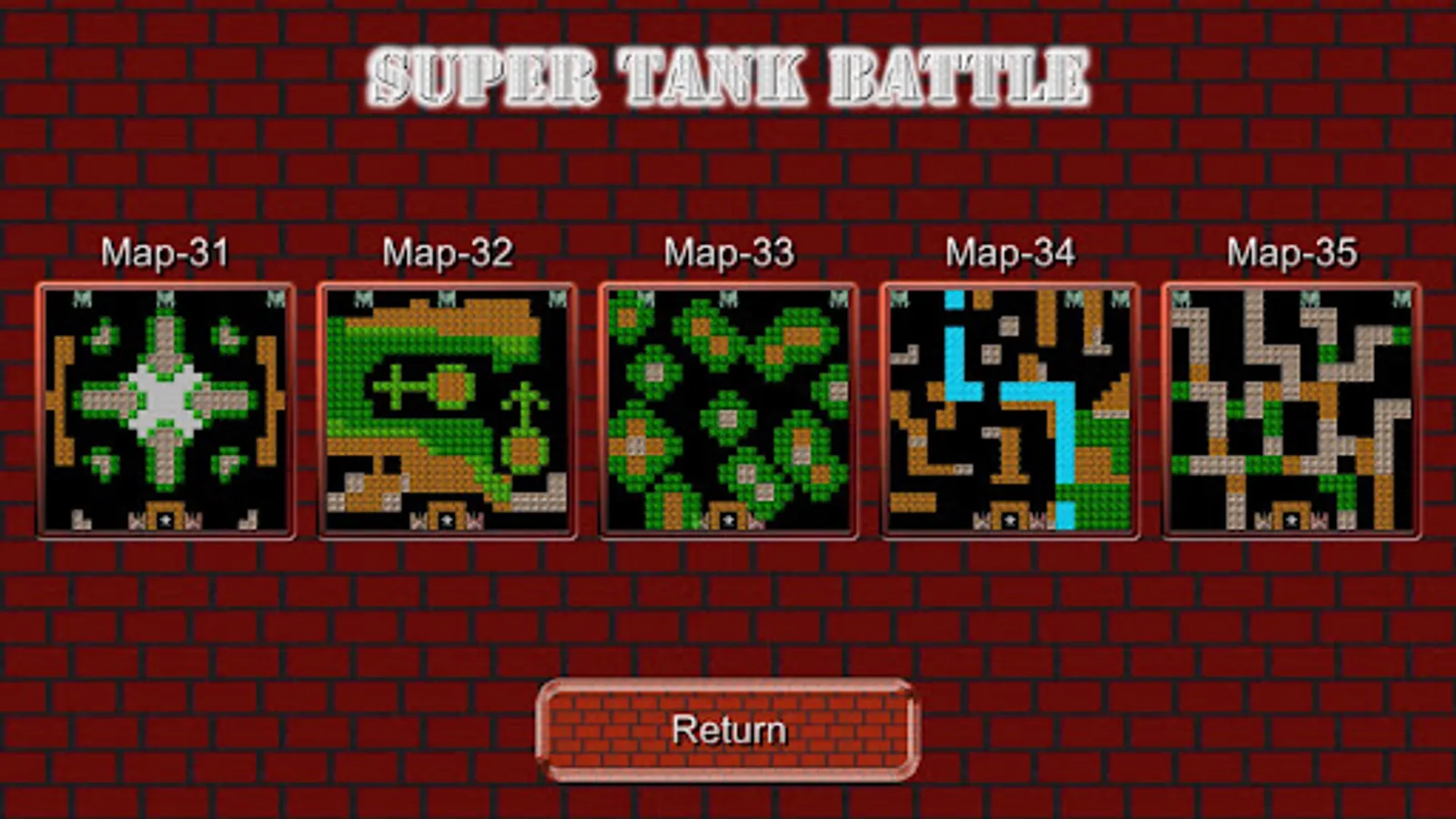Click the star base icon in Map-31
This screenshot has height=819, width=1456.
pos(164,519)
